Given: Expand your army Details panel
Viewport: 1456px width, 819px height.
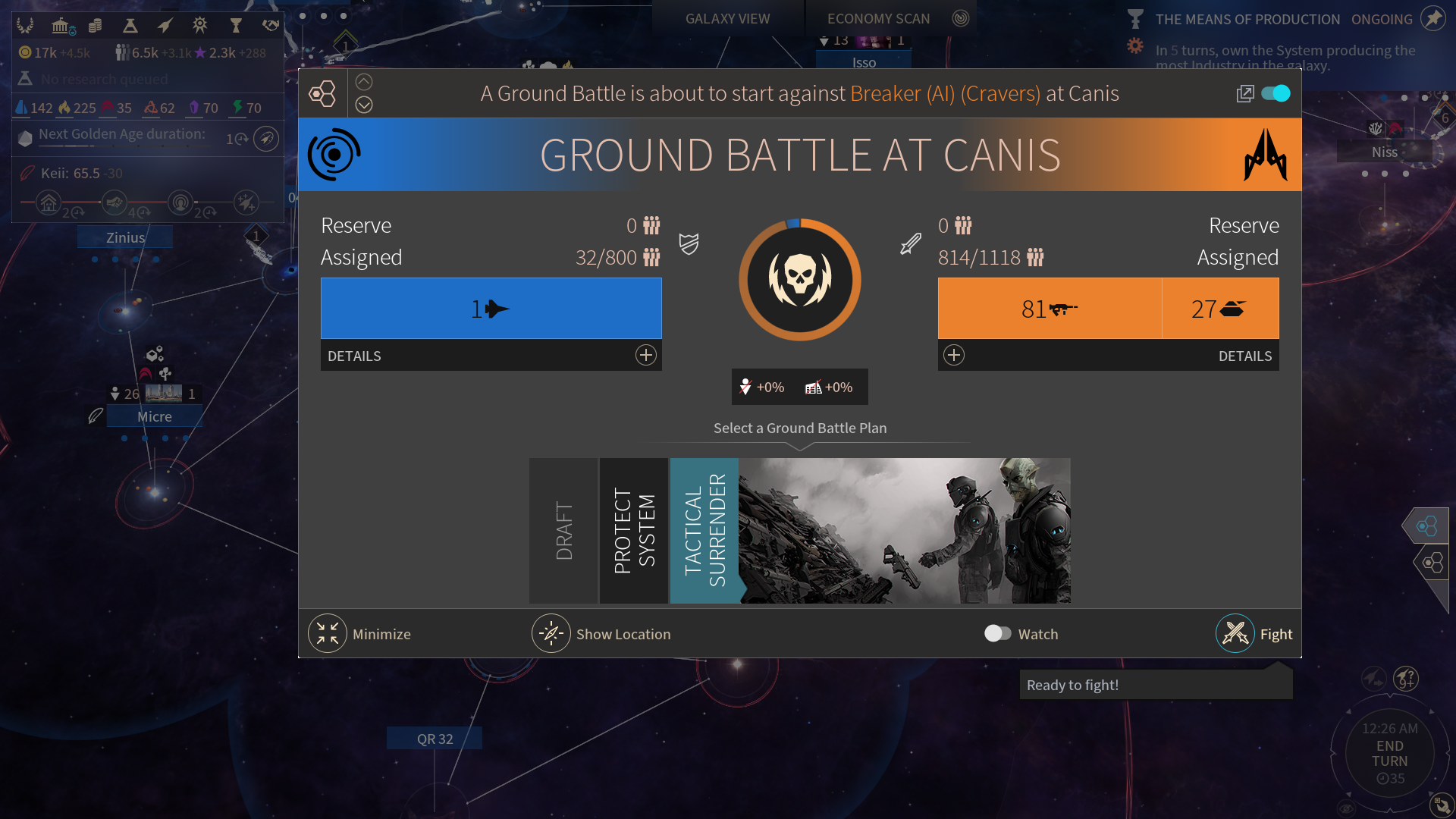Looking at the screenshot, I should coord(645,356).
